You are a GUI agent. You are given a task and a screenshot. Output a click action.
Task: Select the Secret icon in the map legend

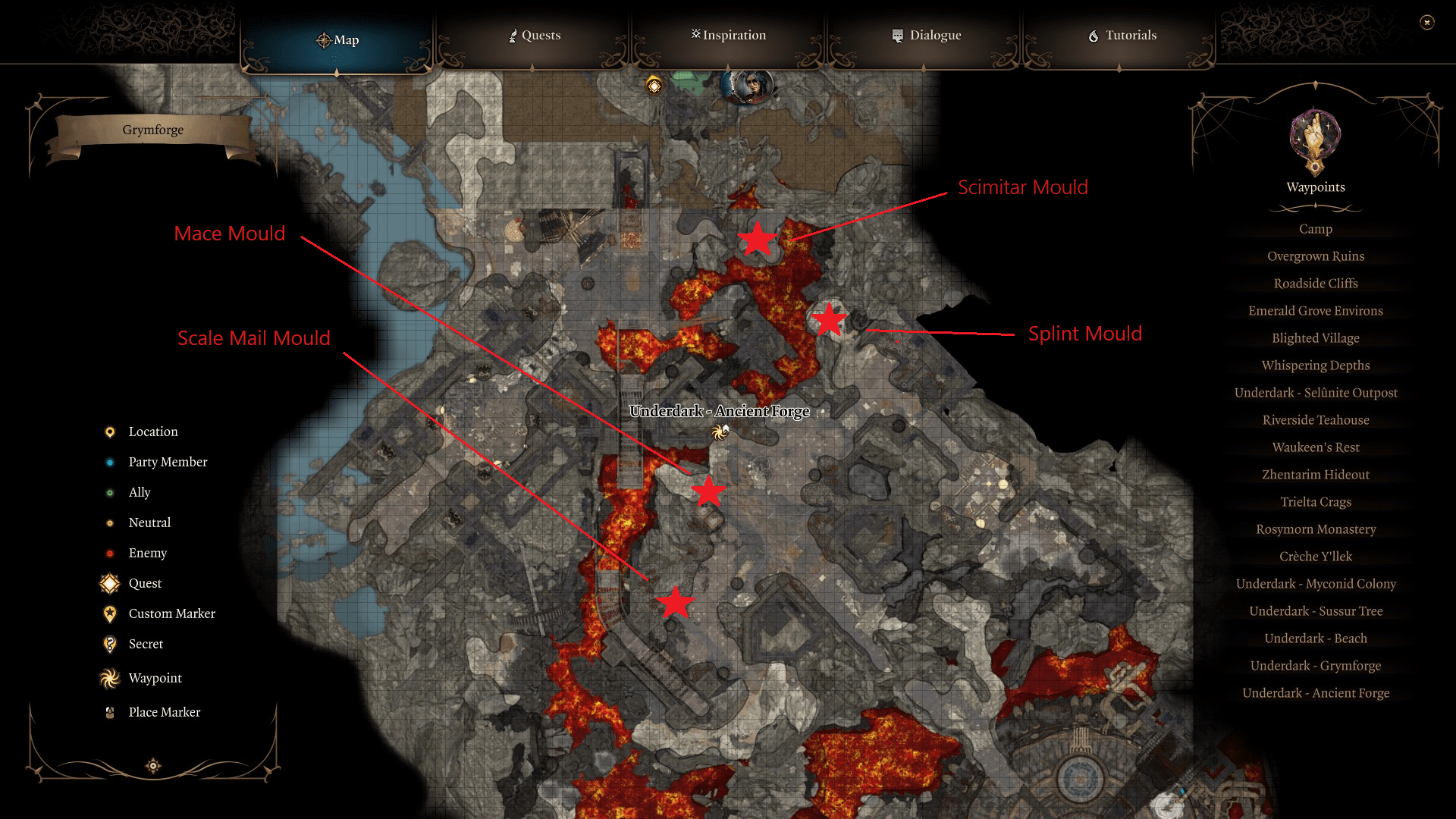click(x=109, y=644)
